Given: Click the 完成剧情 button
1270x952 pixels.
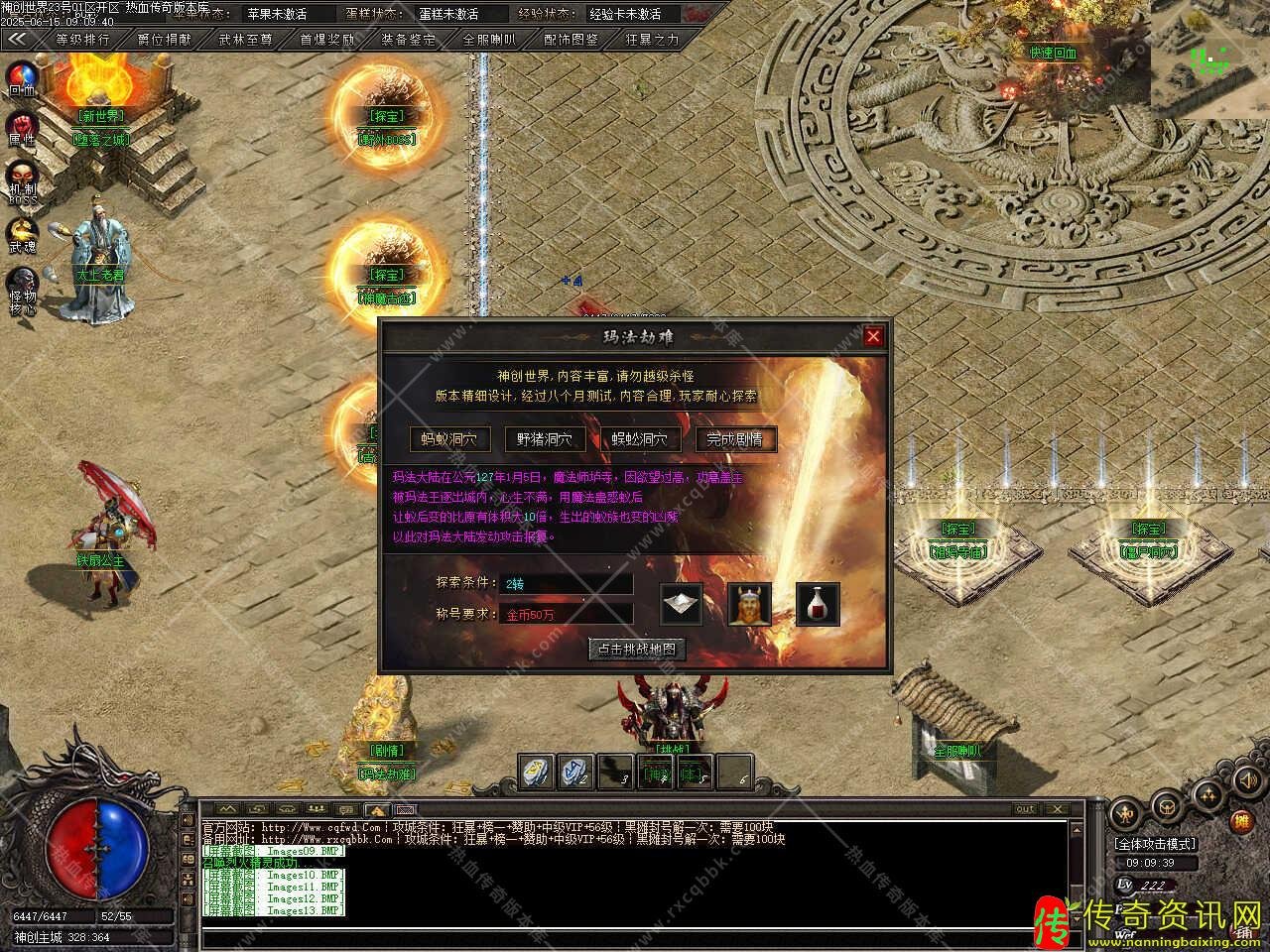Looking at the screenshot, I should click(x=734, y=439).
